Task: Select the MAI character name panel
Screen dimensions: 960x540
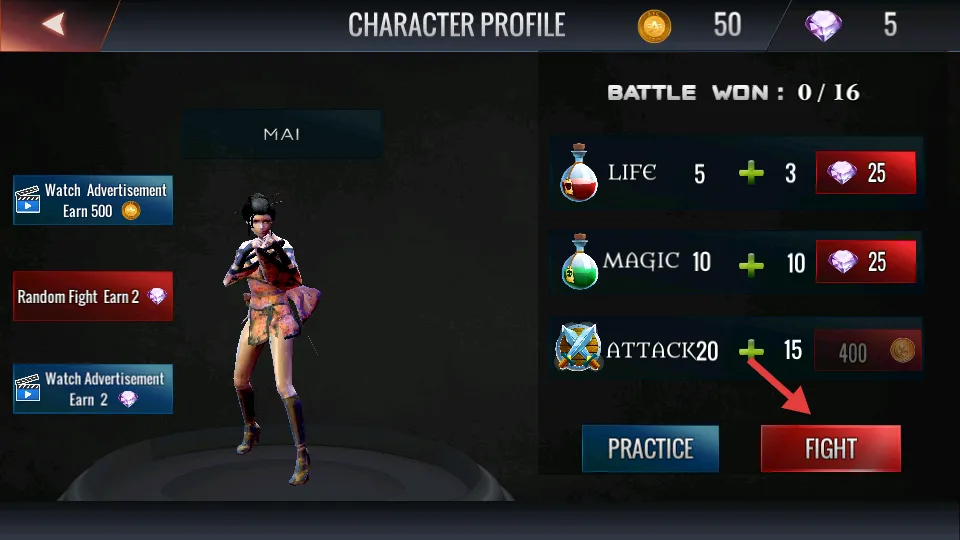Action: point(281,134)
